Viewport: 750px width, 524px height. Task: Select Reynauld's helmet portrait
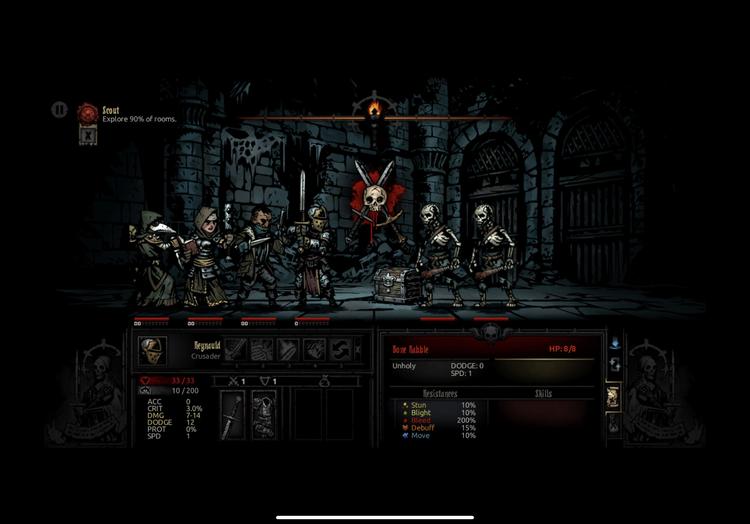coord(152,350)
